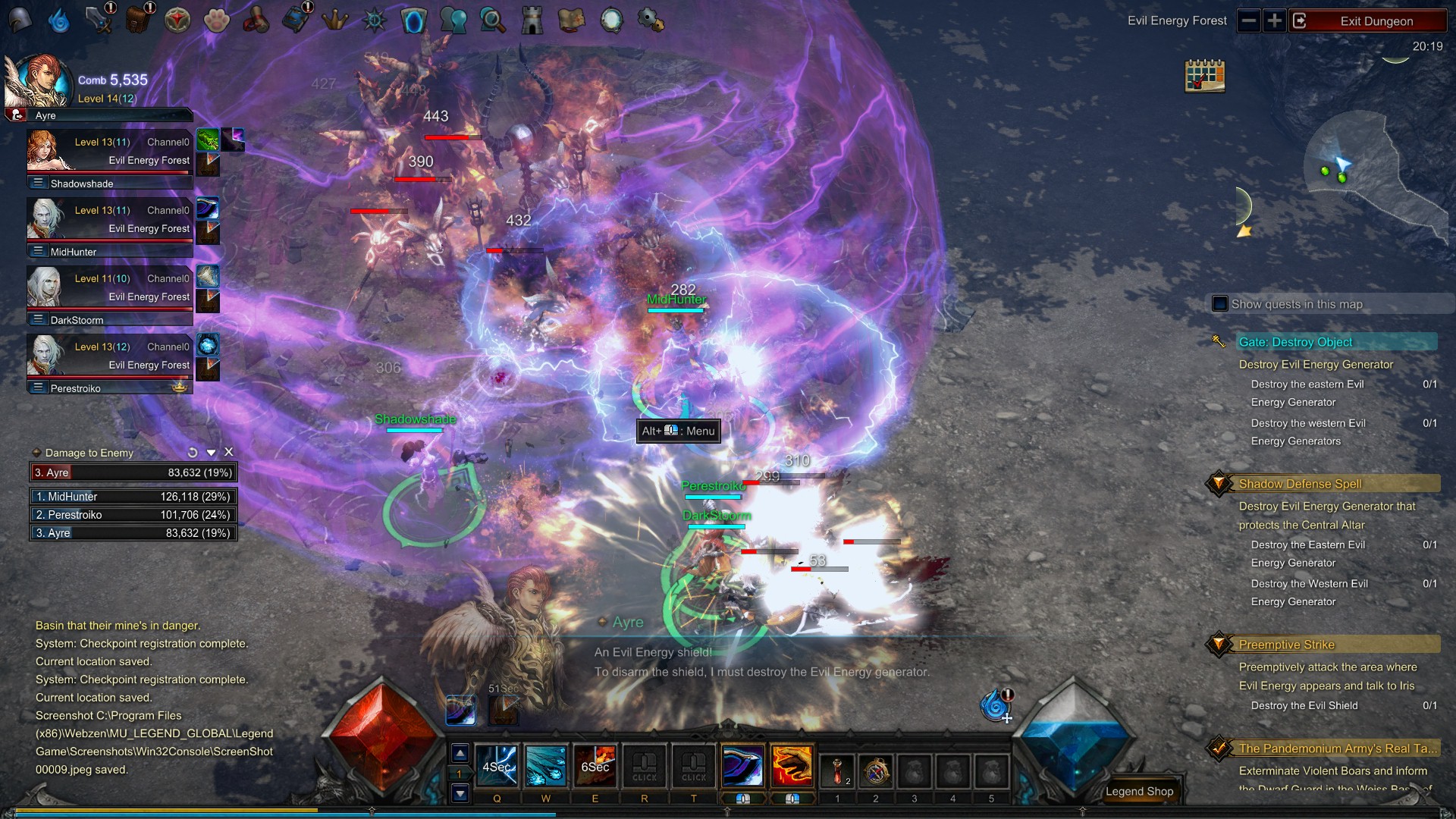Image resolution: width=1456 pixels, height=819 pixels.
Task: Open the magnifying glass search icon
Action: (493, 20)
